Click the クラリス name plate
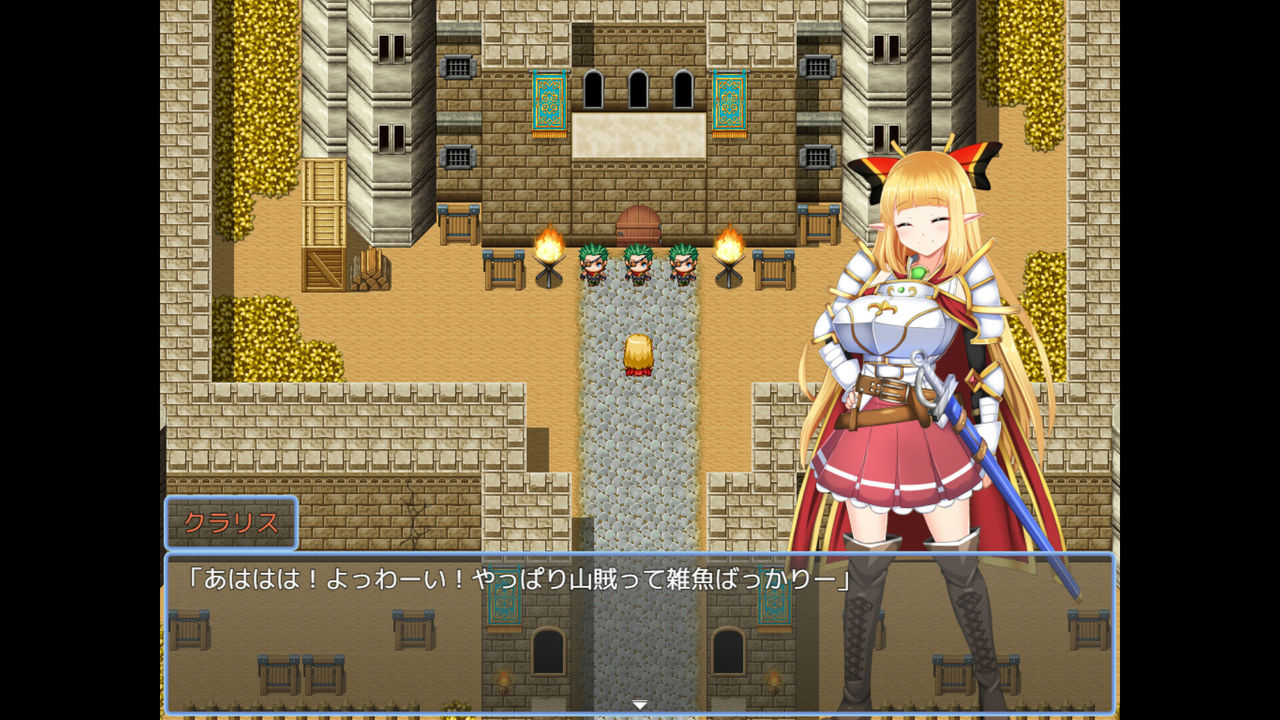 [x=232, y=522]
